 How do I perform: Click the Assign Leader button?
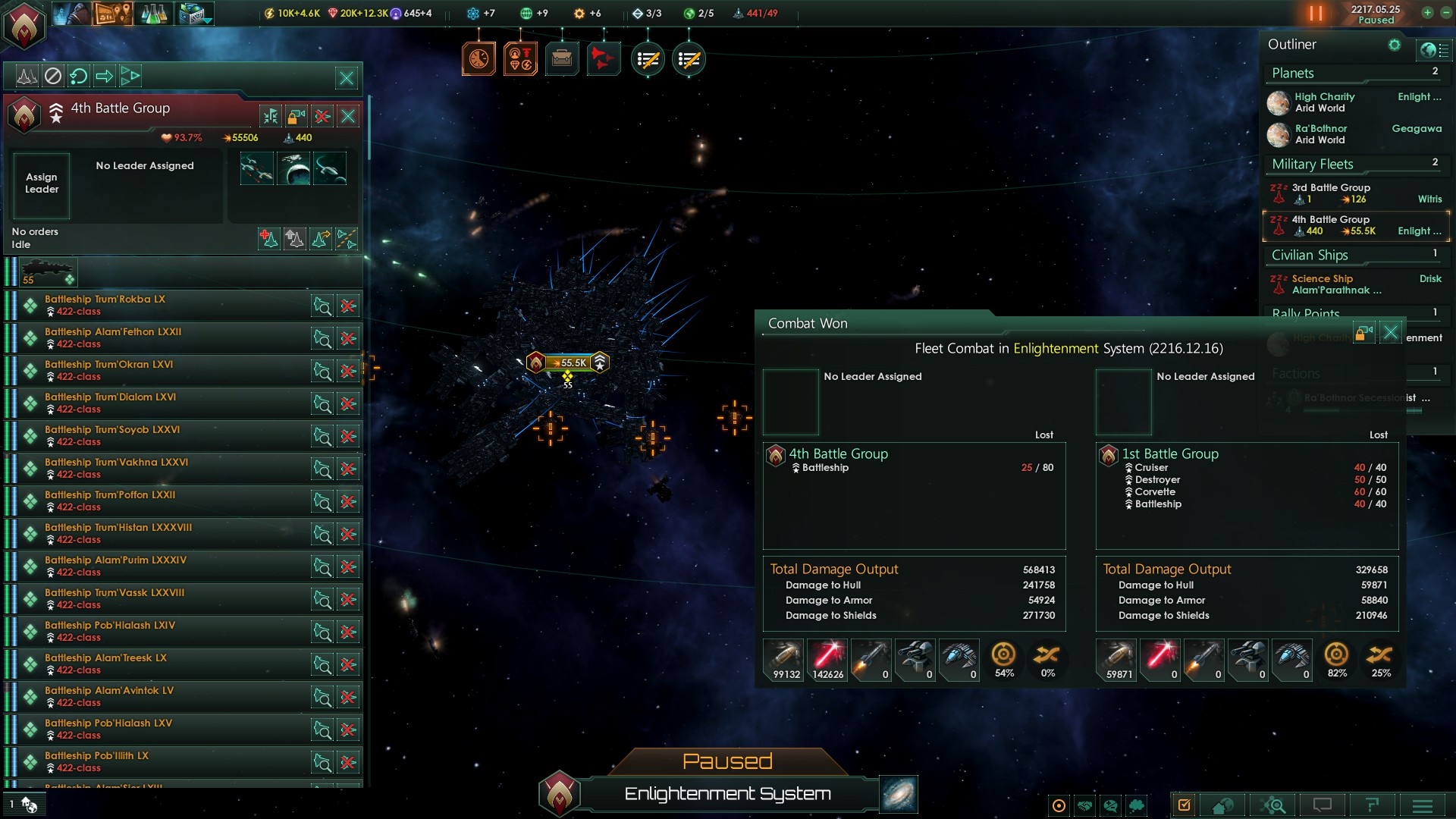pyautogui.click(x=42, y=184)
